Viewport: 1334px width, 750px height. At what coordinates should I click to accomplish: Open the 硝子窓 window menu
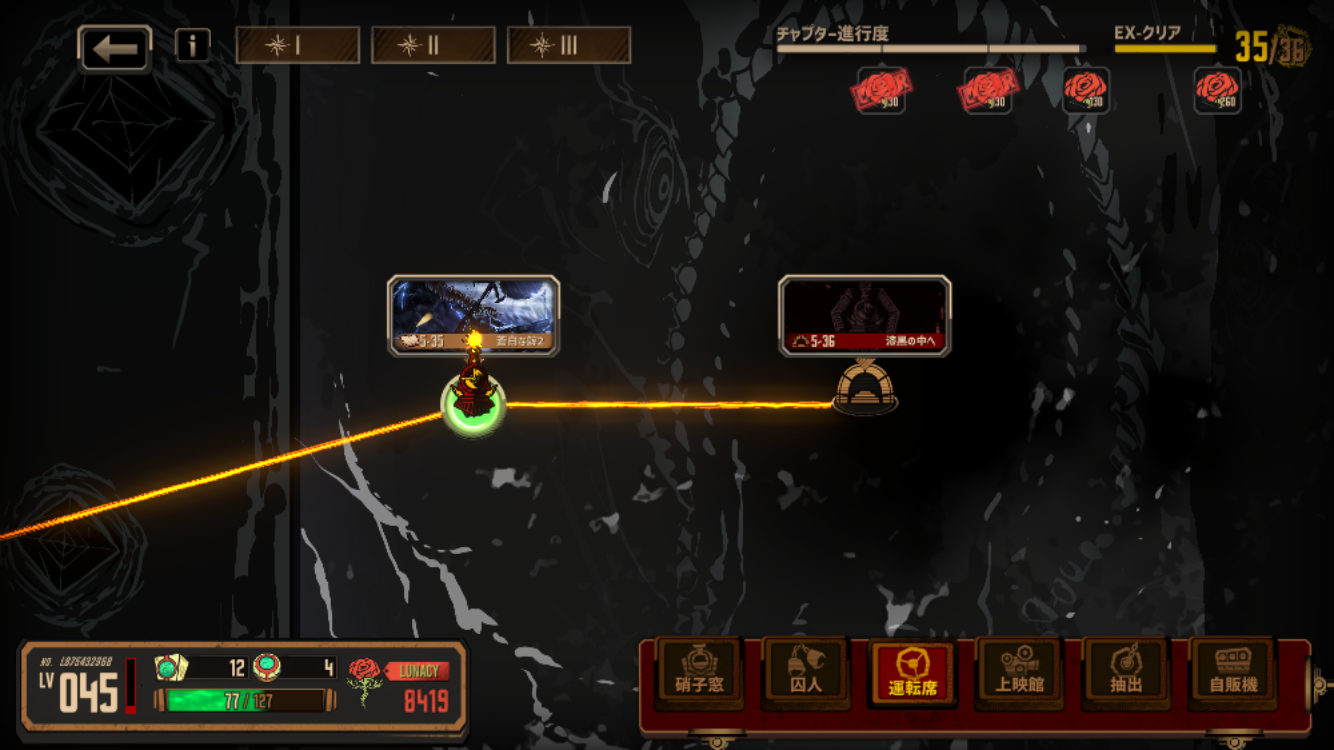pyautogui.click(x=700, y=672)
